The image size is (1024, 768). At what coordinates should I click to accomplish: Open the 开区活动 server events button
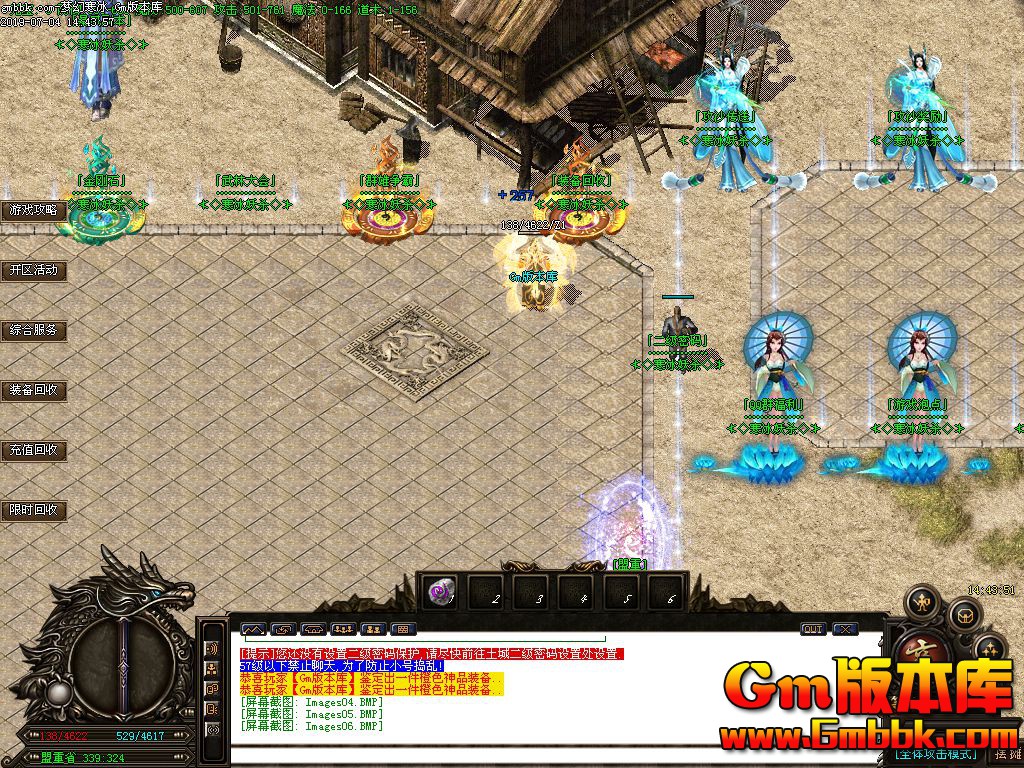click(34, 270)
